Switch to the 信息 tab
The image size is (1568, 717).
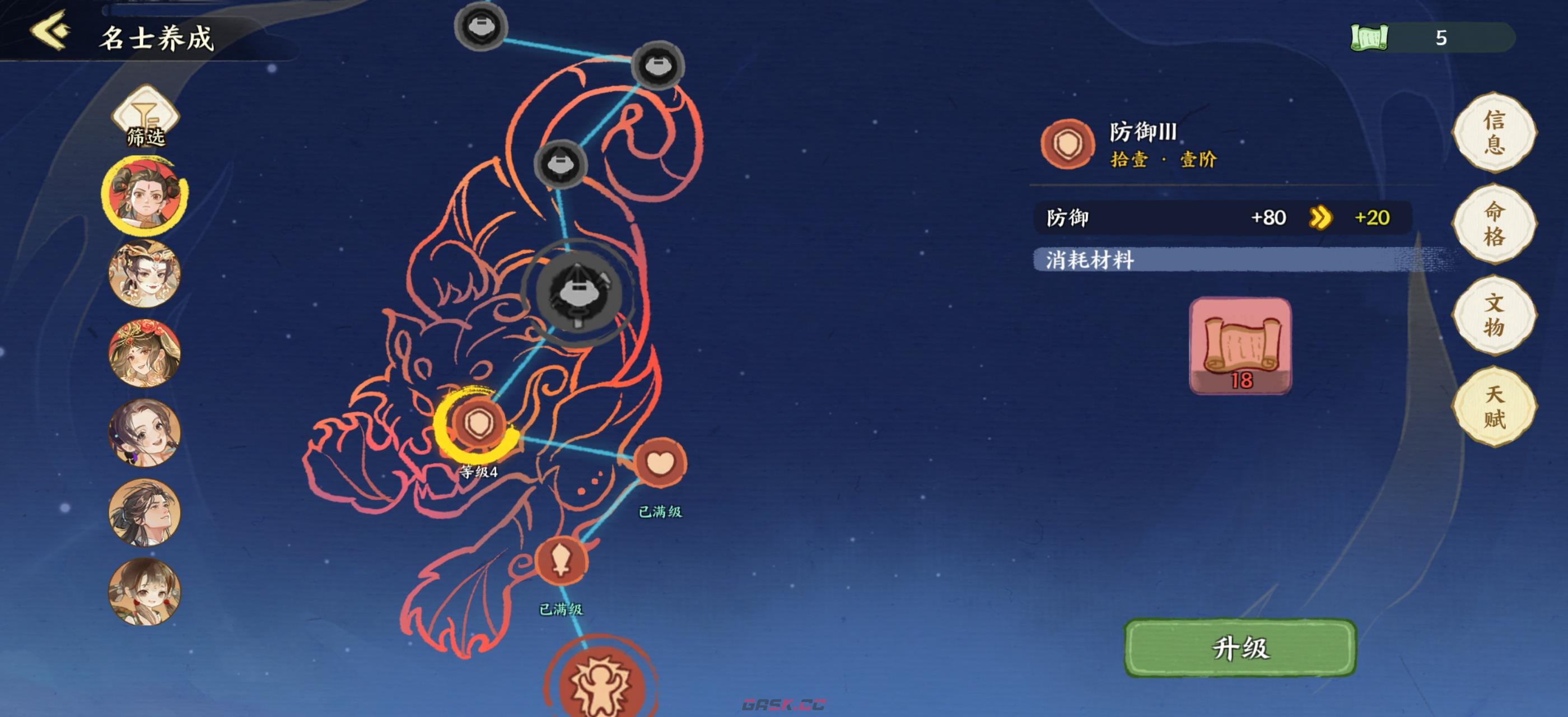click(1494, 133)
